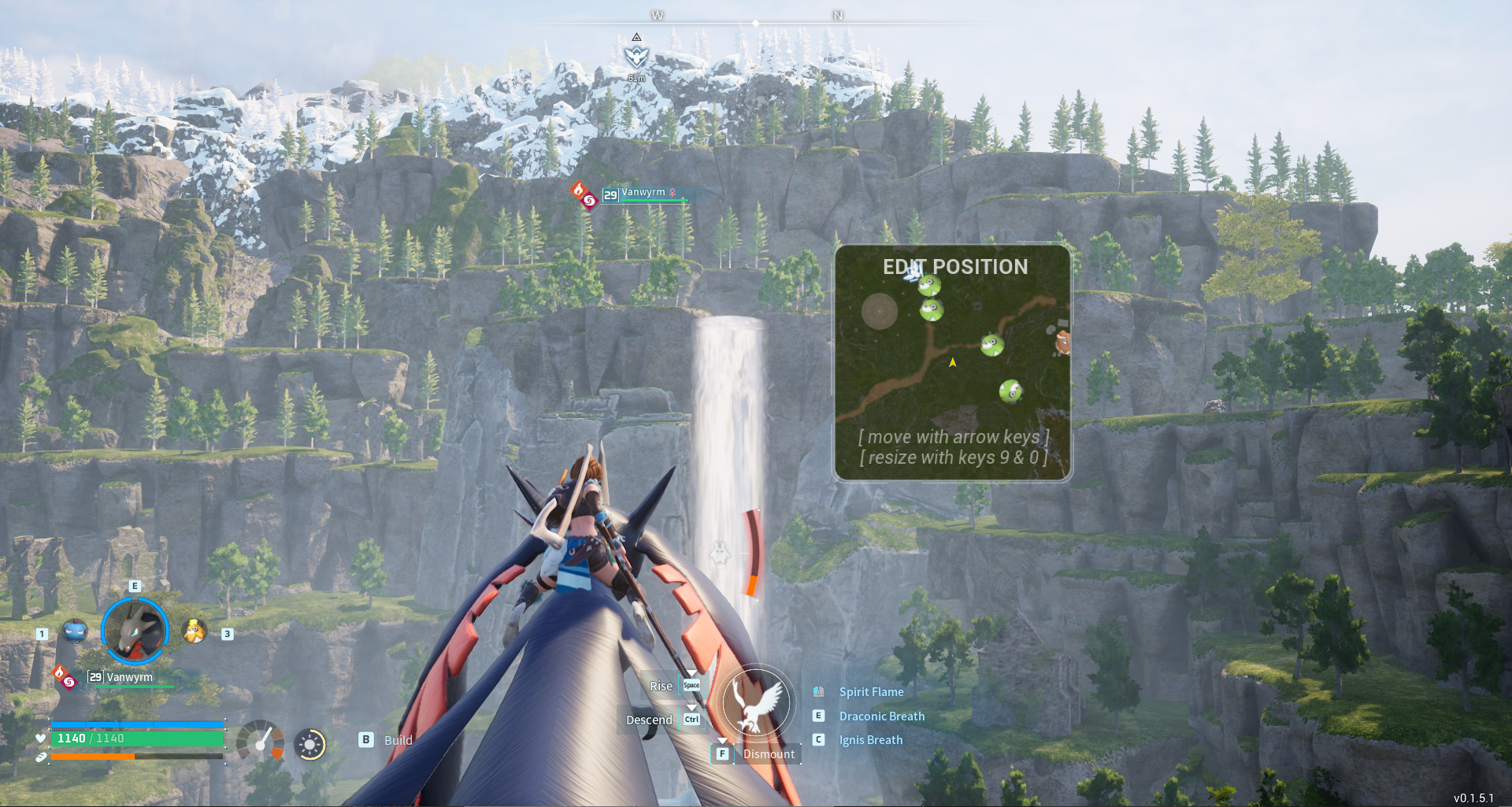The image size is (1512, 807).
Task: Open the EDIT POSITION minimap panel
Action: click(x=952, y=359)
